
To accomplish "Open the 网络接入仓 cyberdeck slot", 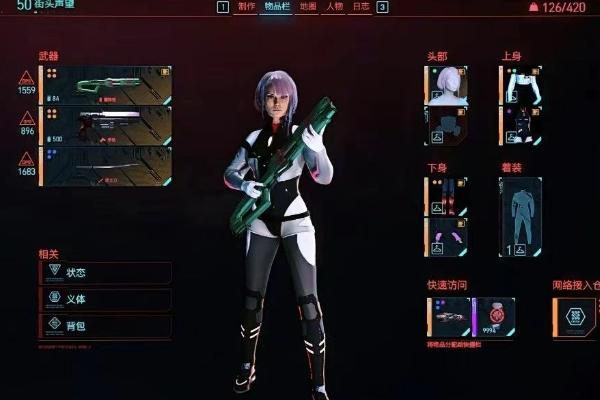I will (x=577, y=317).
